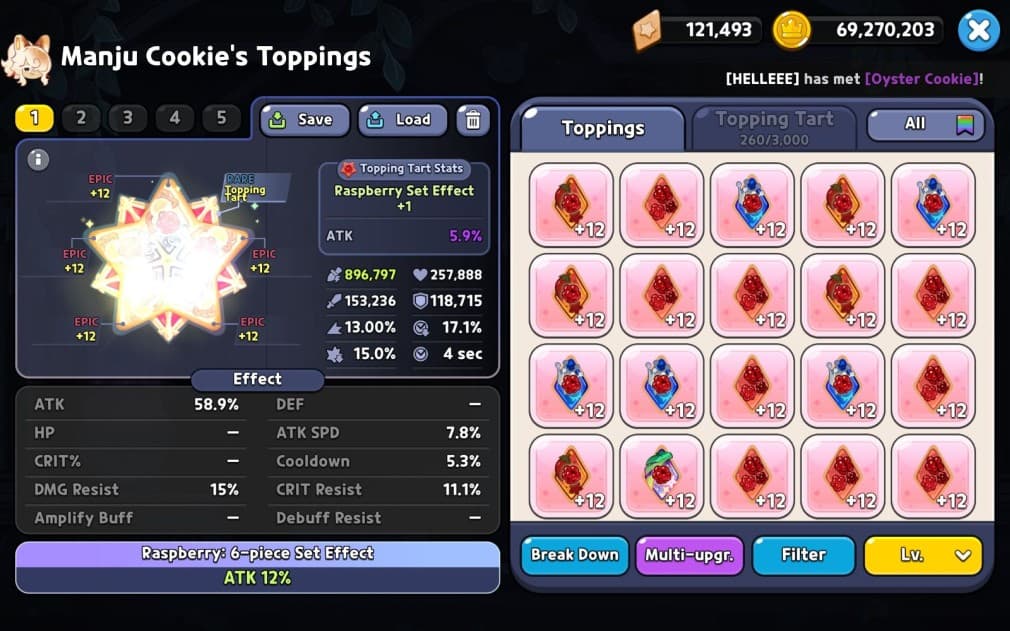Close the toppings screen
Viewport: 1010px width, 631px height.
pyautogui.click(x=978, y=31)
